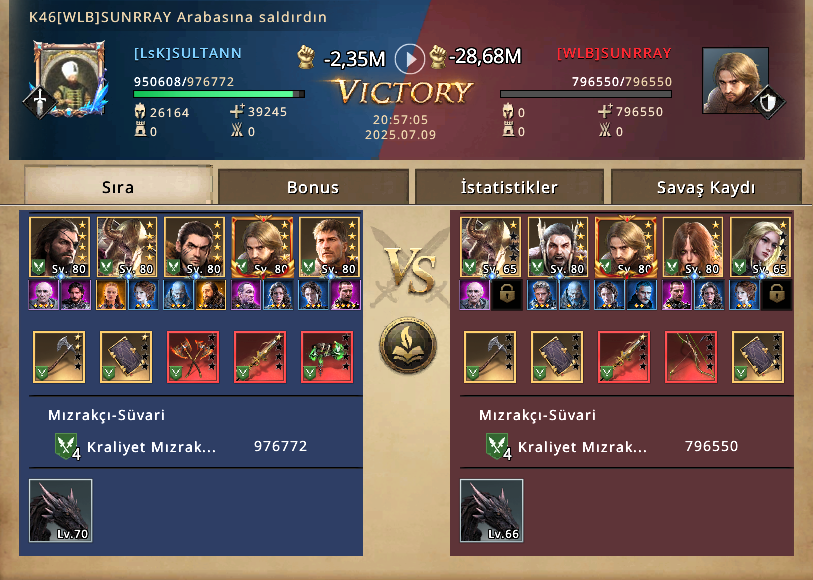This screenshot has width=813, height=580.
Task: Show the İstatistikler tab
Action: 509,187
